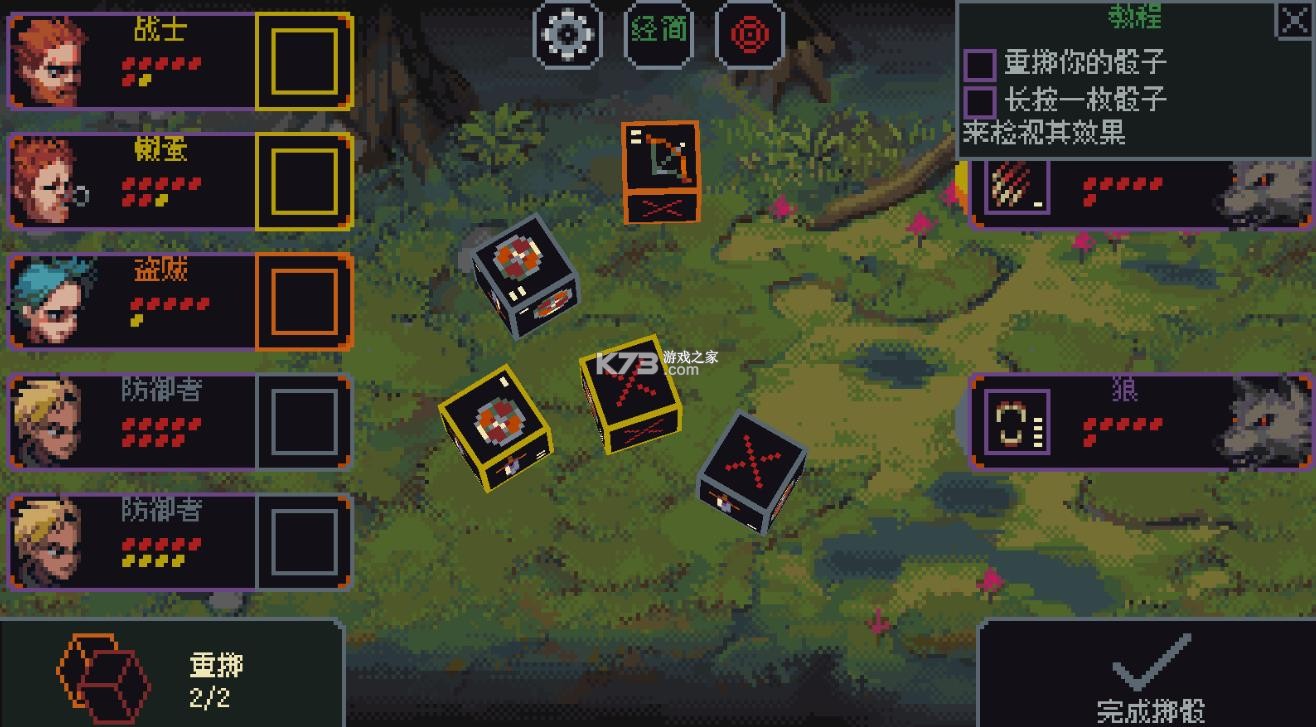
Task: Select the 狼 enemy panel
Action: click(x=1140, y=421)
